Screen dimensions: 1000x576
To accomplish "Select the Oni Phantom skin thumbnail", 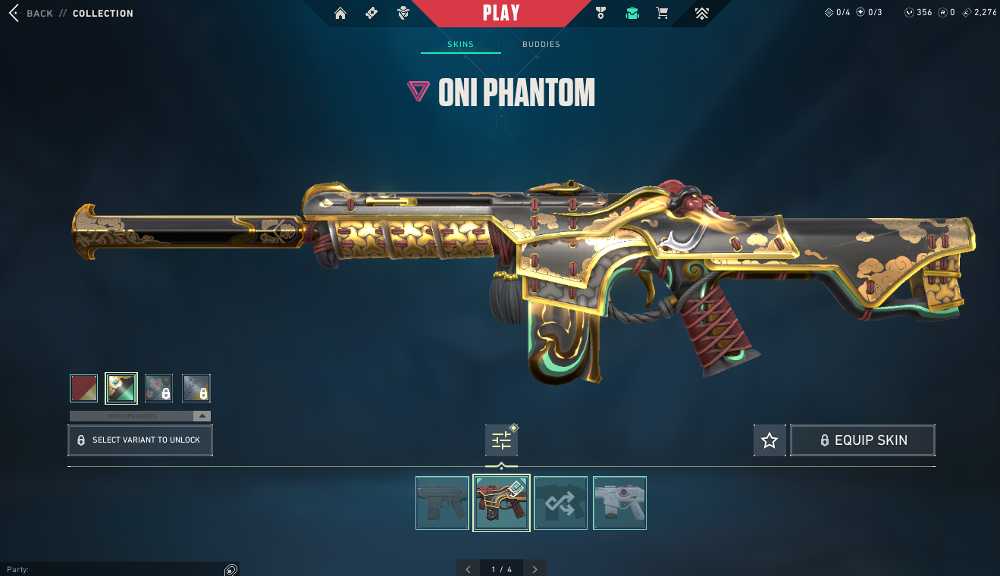I will tap(501, 502).
